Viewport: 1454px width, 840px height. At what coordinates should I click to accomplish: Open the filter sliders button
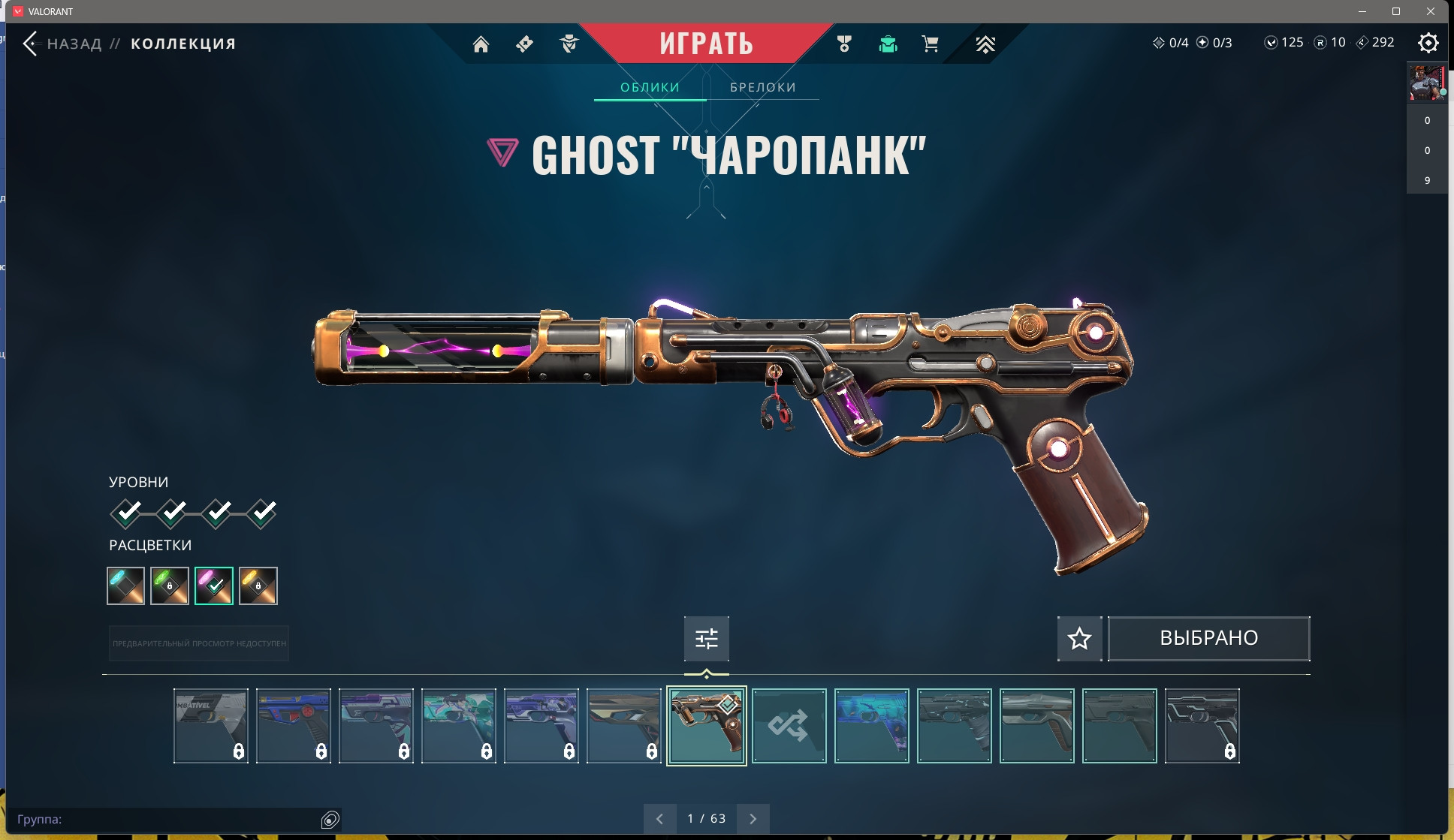pos(706,639)
